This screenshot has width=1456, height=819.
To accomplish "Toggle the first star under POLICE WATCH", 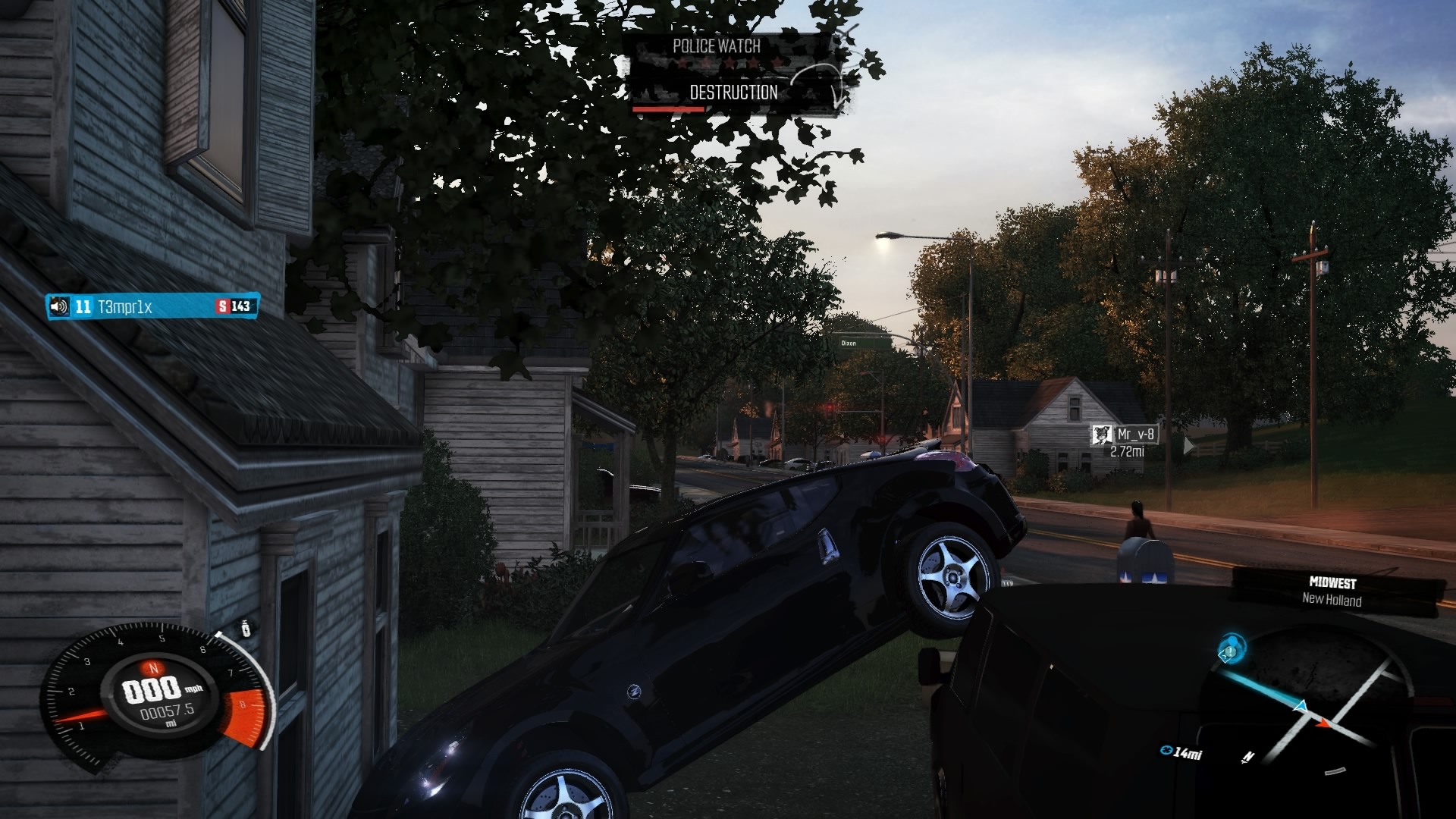I will pos(682,62).
